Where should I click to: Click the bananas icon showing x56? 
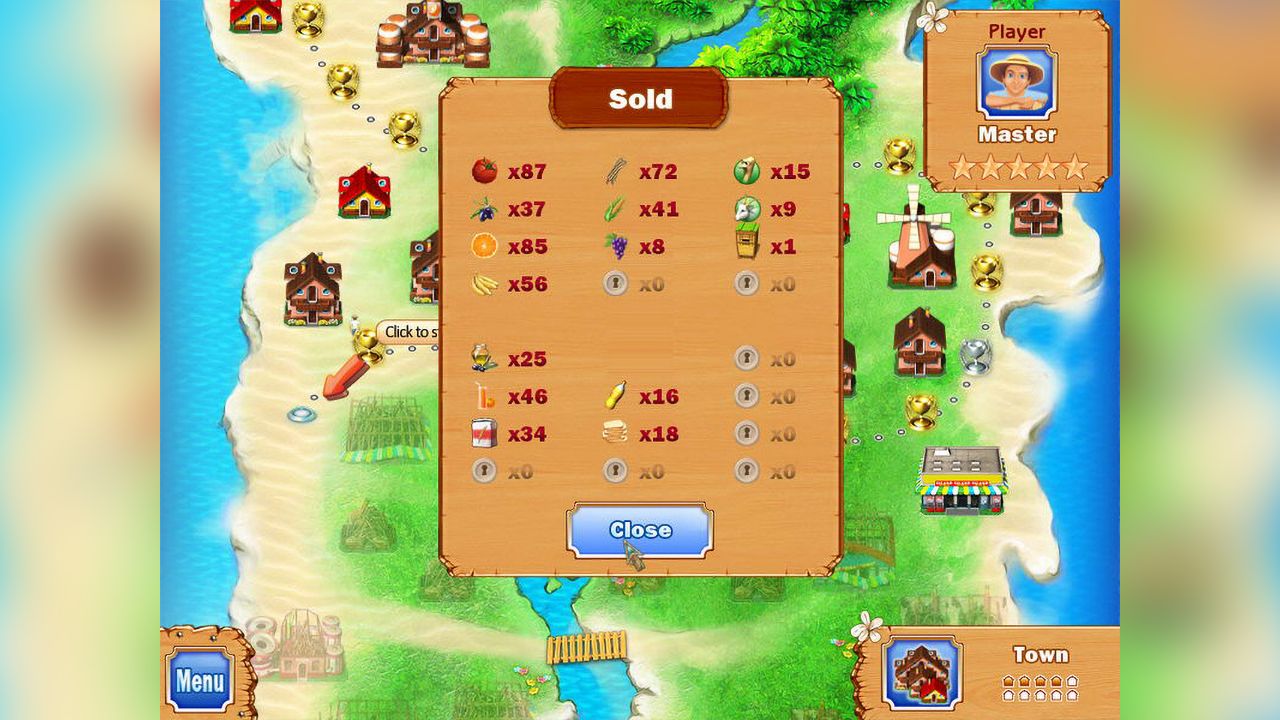484,283
